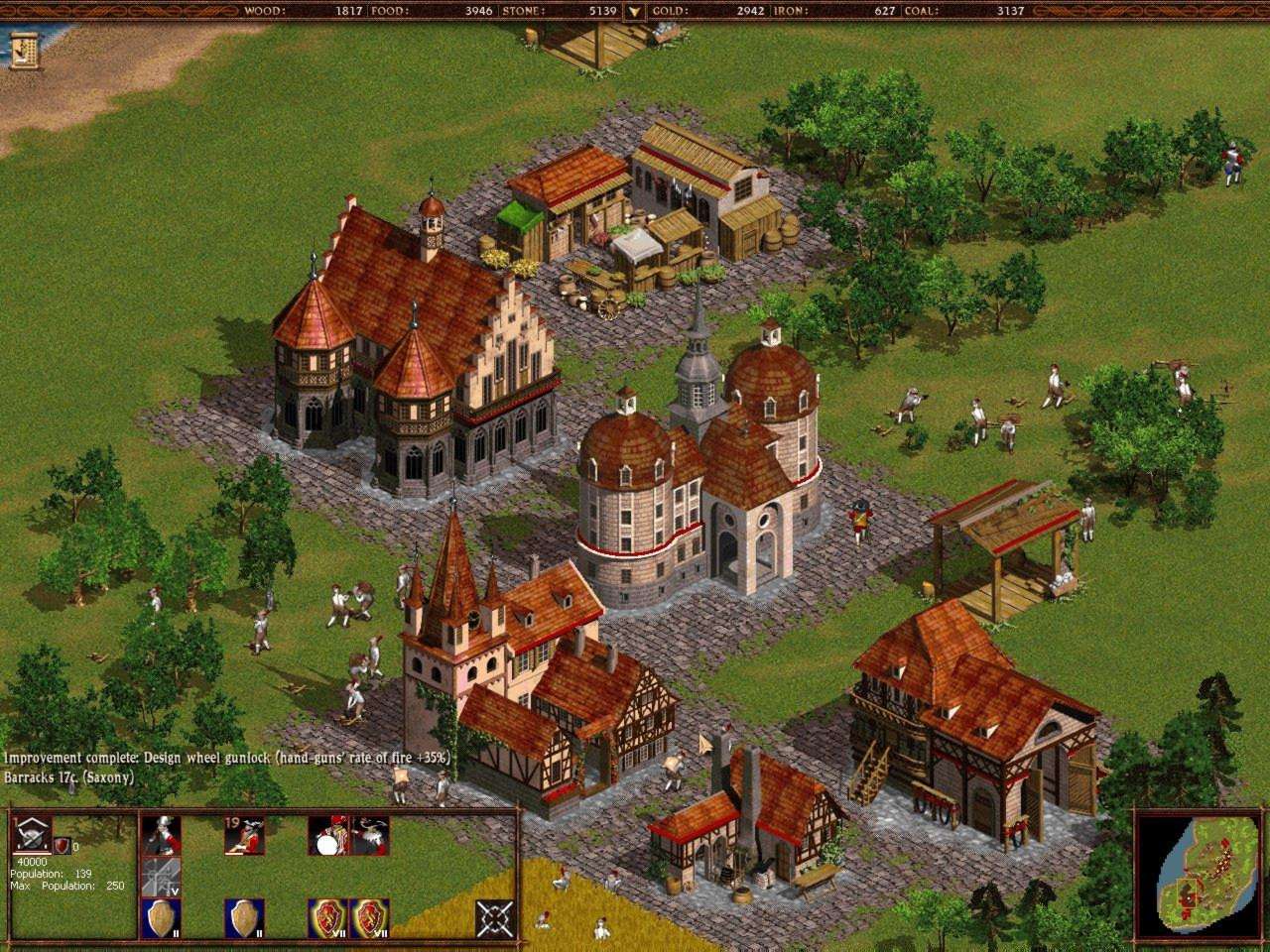This screenshot has width=1270, height=952.
Task: Research the second level II shield upgrade
Action: pos(245,917)
